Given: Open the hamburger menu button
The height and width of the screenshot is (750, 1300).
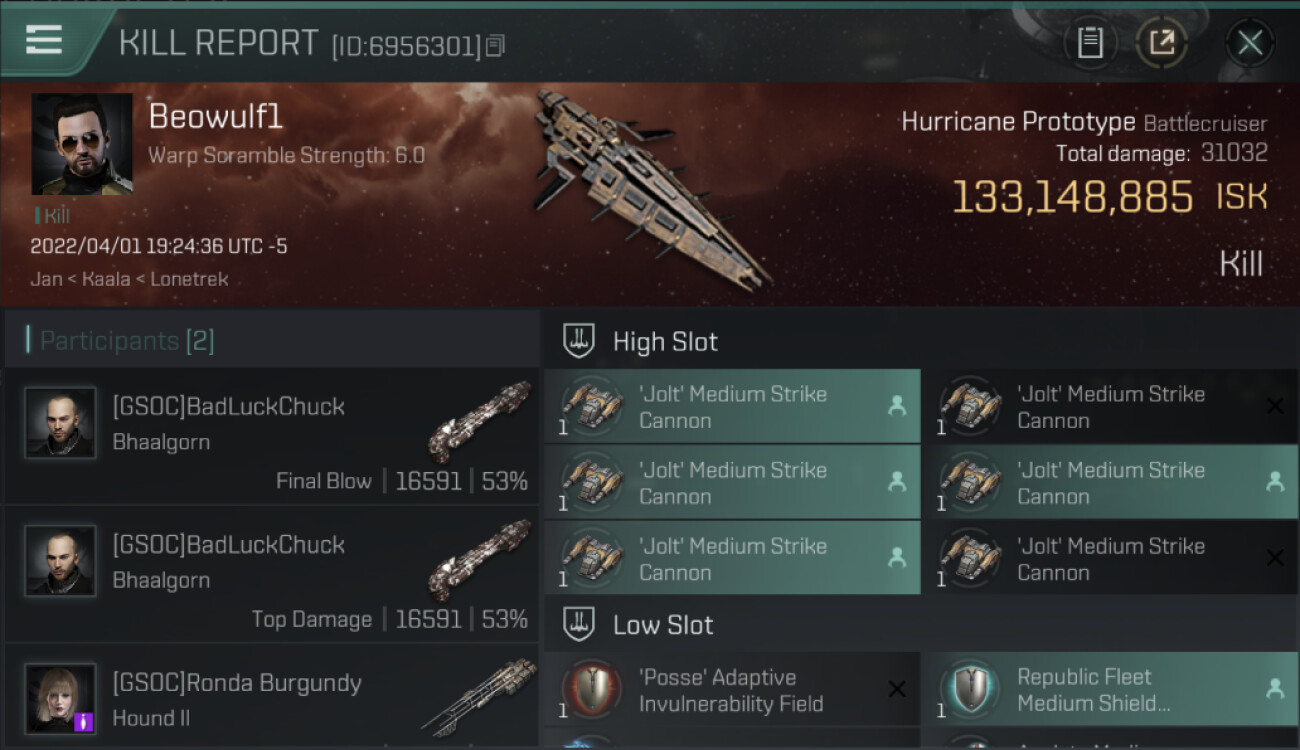Looking at the screenshot, I should coord(45,41).
